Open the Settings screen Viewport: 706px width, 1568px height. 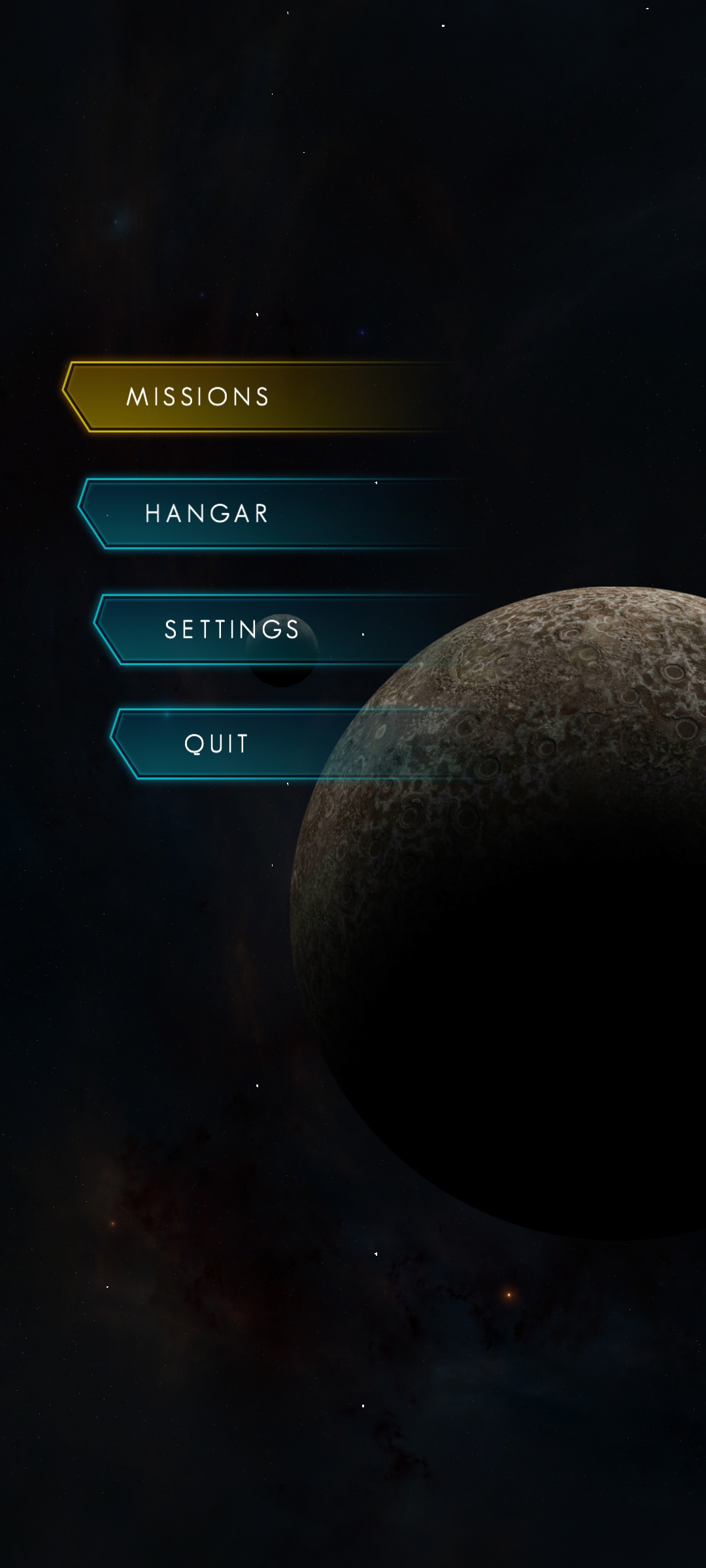[232, 629]
